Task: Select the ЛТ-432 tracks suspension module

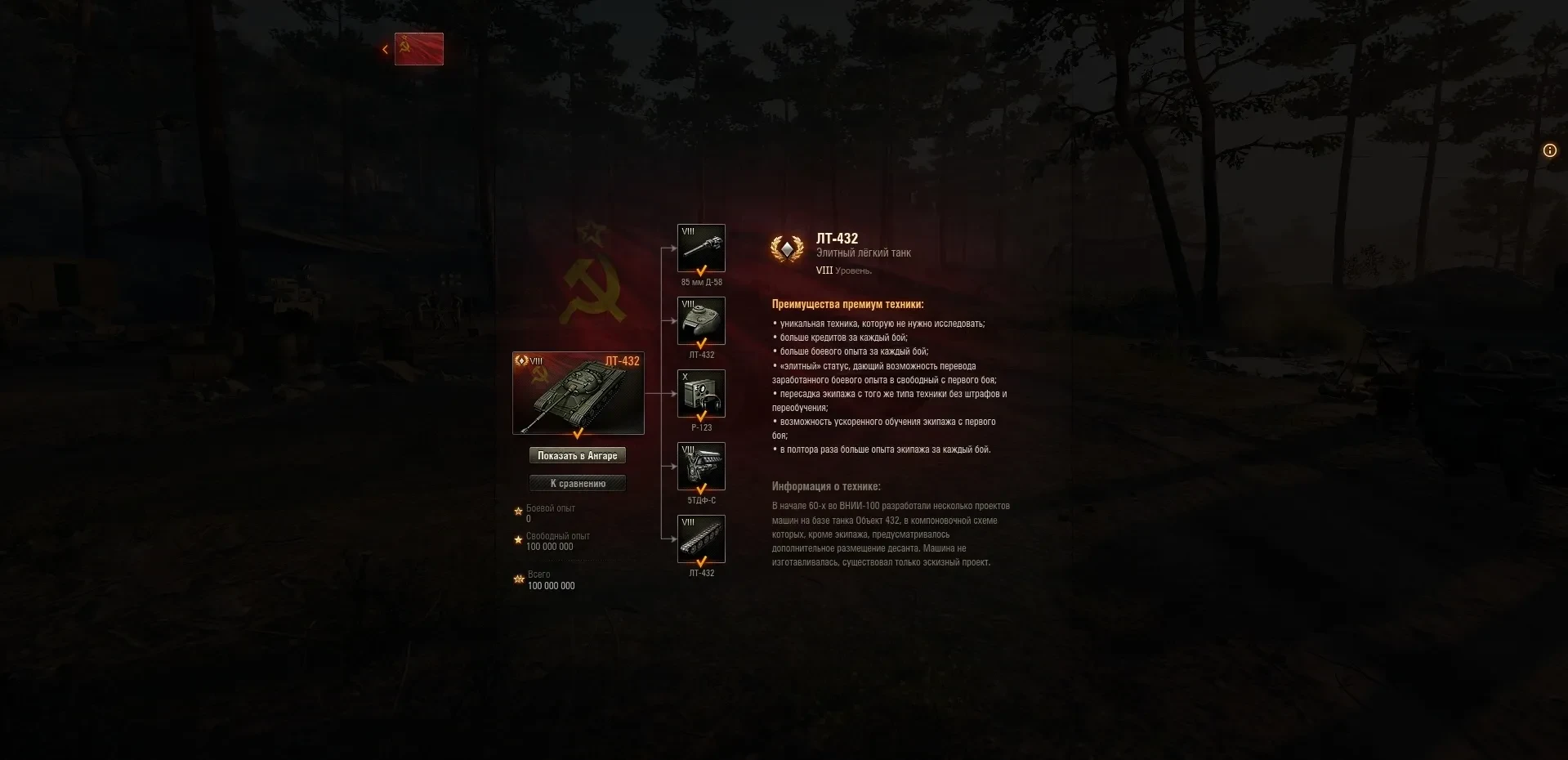Action: click(701, 539)
